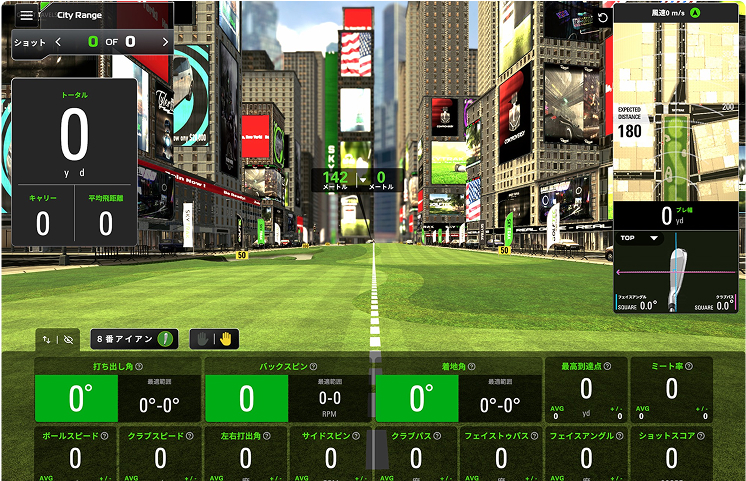Open the TOP view dropdown
This screenshot has width=746, height=481.
(x=640, y=238)
